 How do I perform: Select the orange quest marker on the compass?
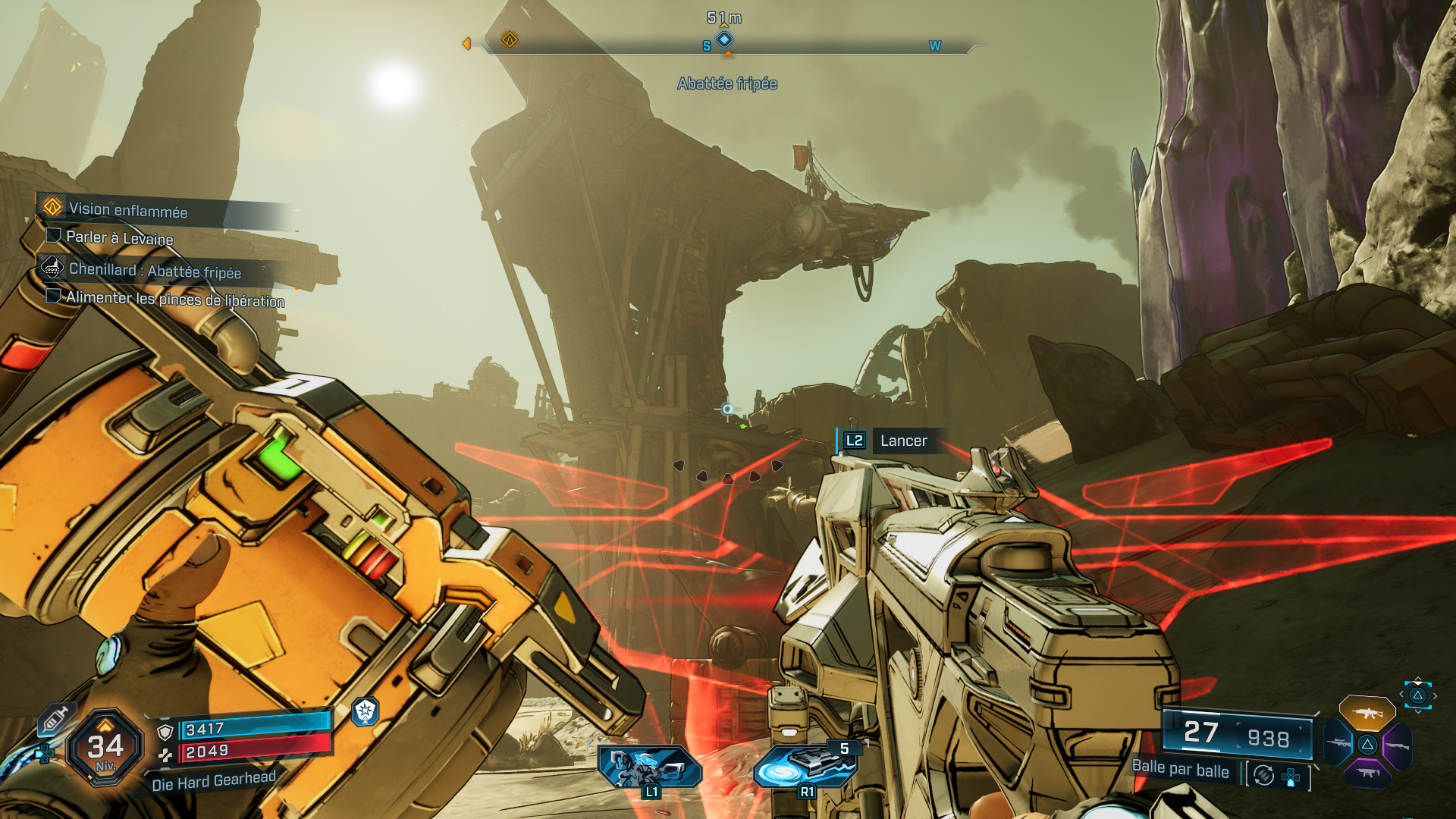pos(510,39)
